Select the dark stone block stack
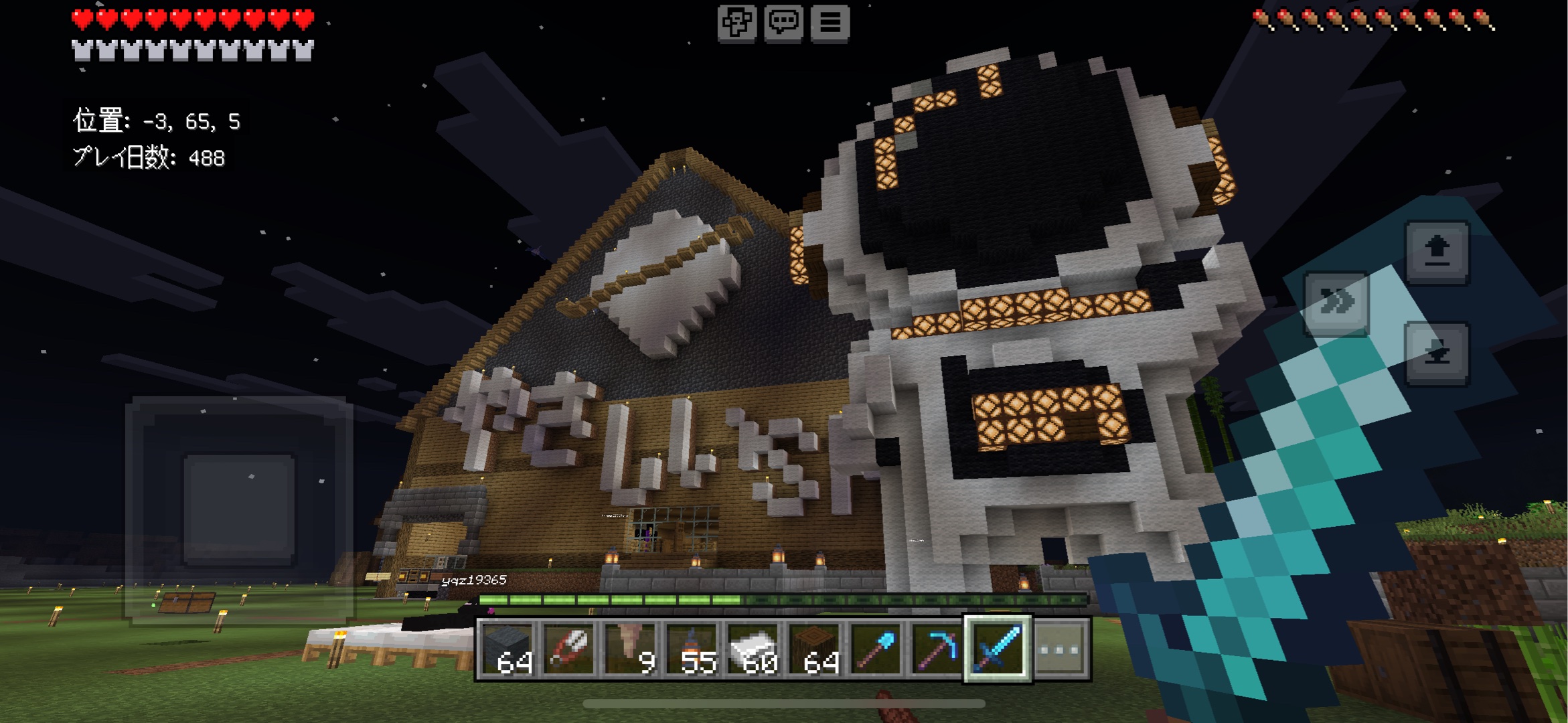This screenshot has width=1568, height=723. pos(509,648)
